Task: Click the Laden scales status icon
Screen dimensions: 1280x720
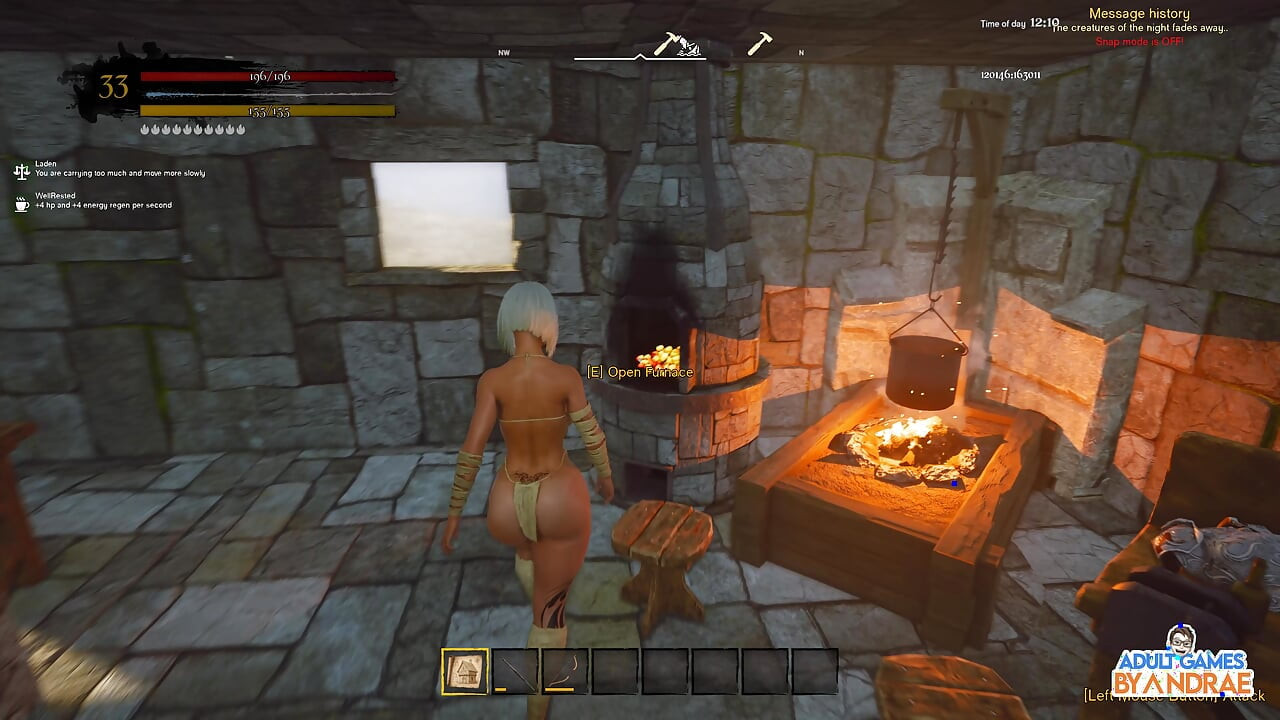Action: click(21, 171)
